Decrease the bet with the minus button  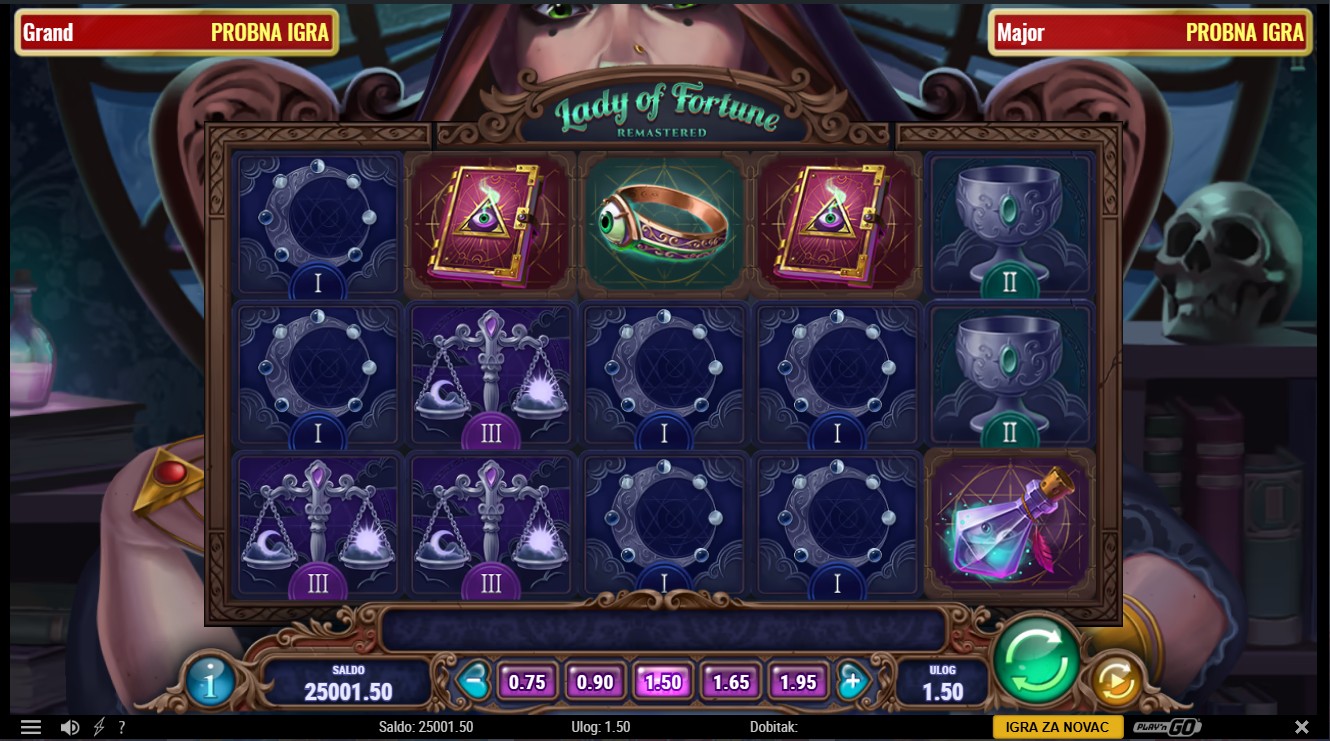click(471, 682)
